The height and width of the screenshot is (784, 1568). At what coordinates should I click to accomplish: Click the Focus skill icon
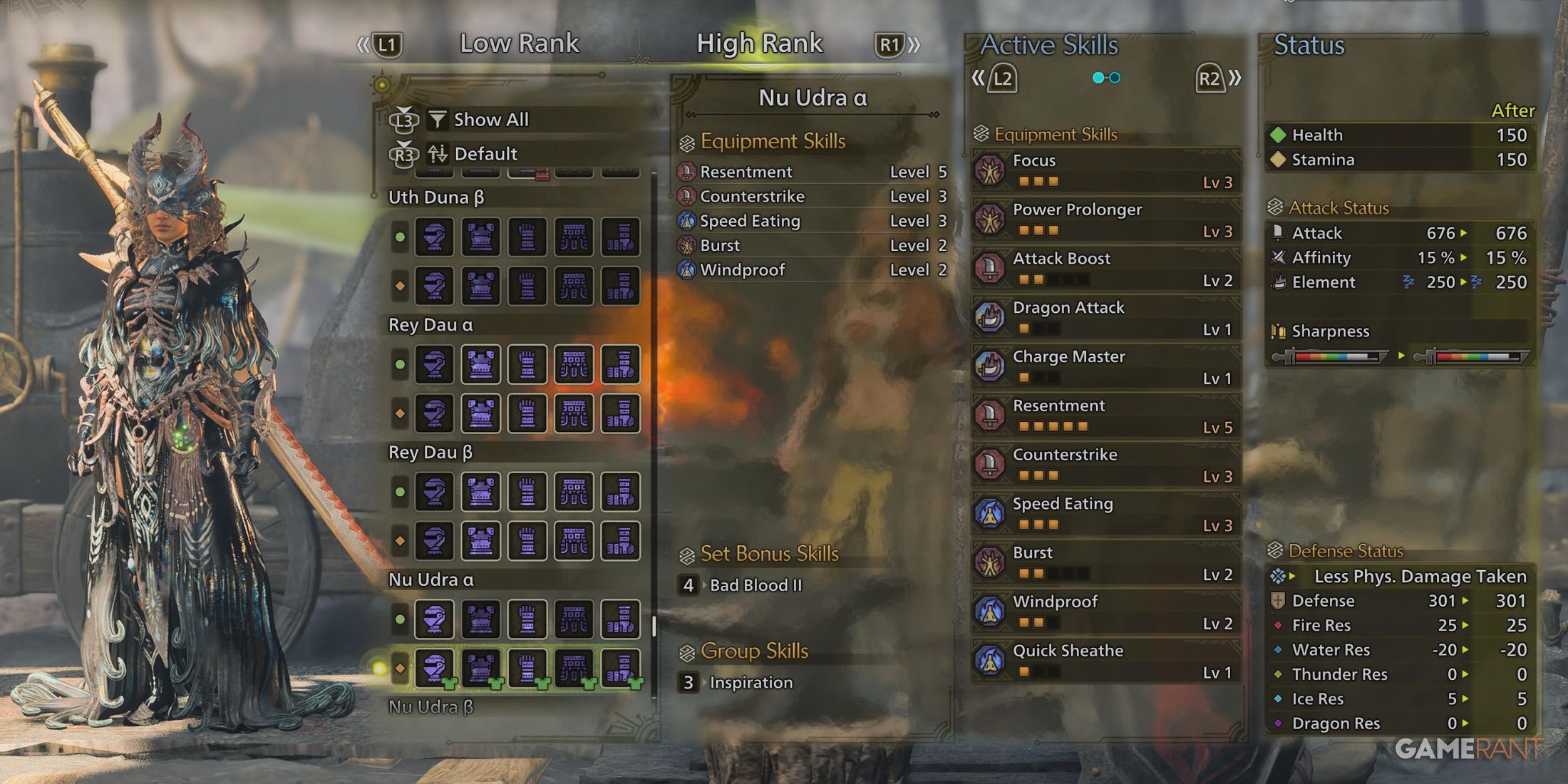(x=991, y=171)
